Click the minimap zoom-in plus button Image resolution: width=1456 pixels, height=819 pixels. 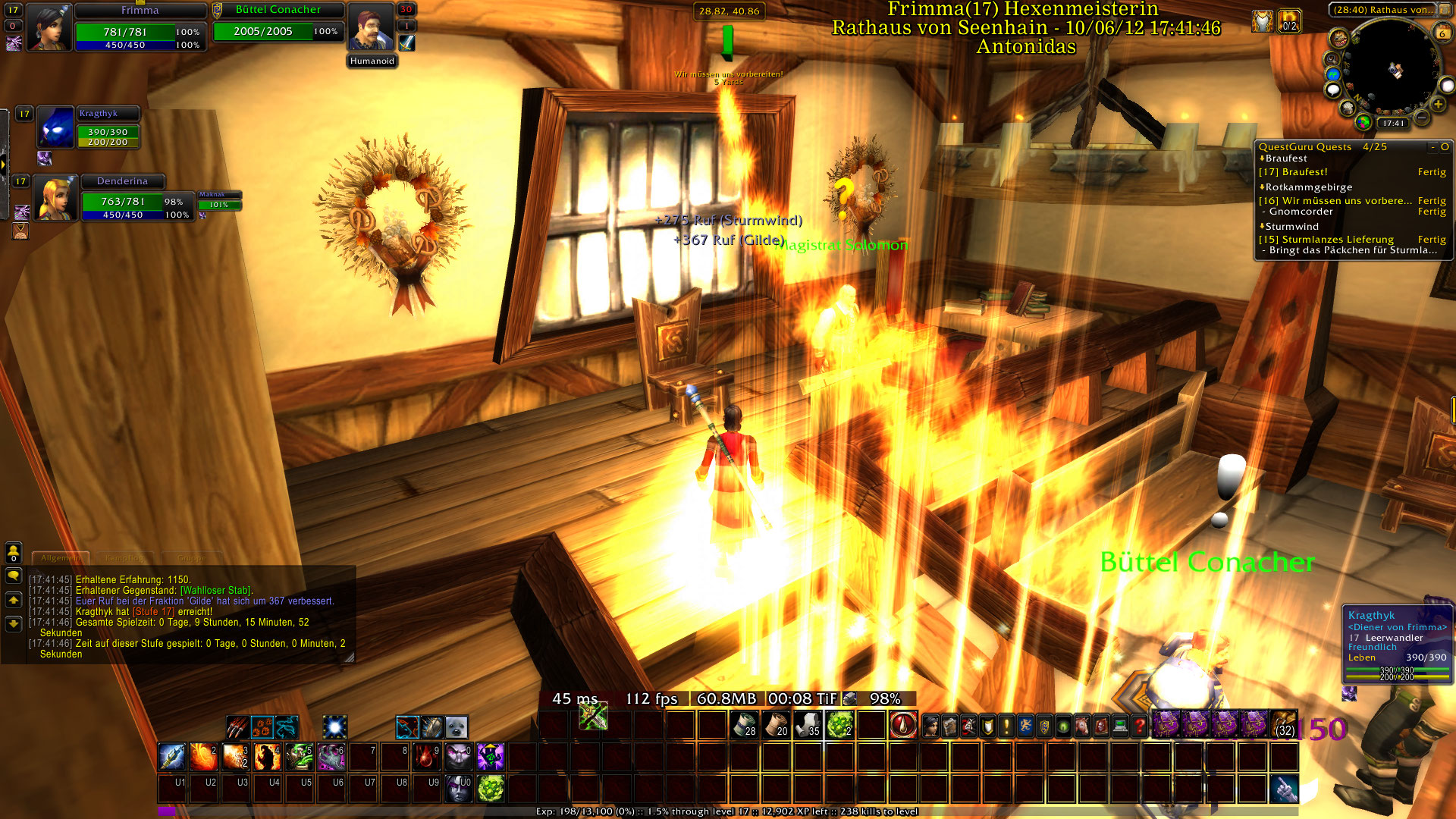(x=1438, y=105)
